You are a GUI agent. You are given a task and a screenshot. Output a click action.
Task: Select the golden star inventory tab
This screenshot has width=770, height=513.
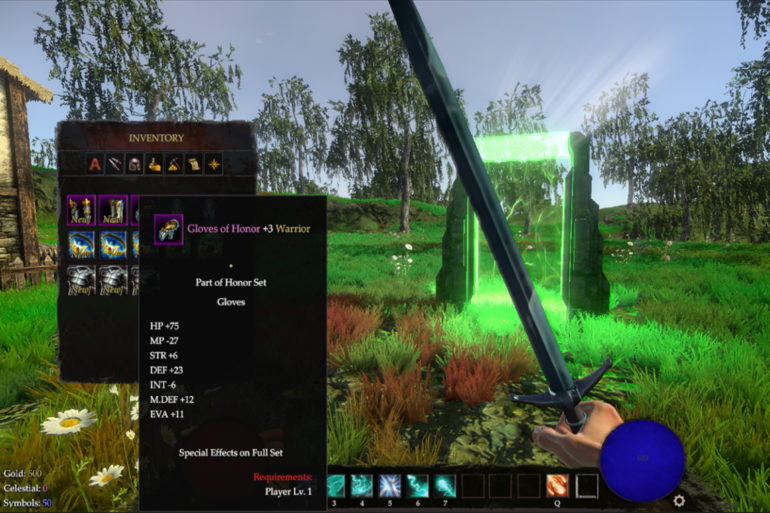[213, 164]
